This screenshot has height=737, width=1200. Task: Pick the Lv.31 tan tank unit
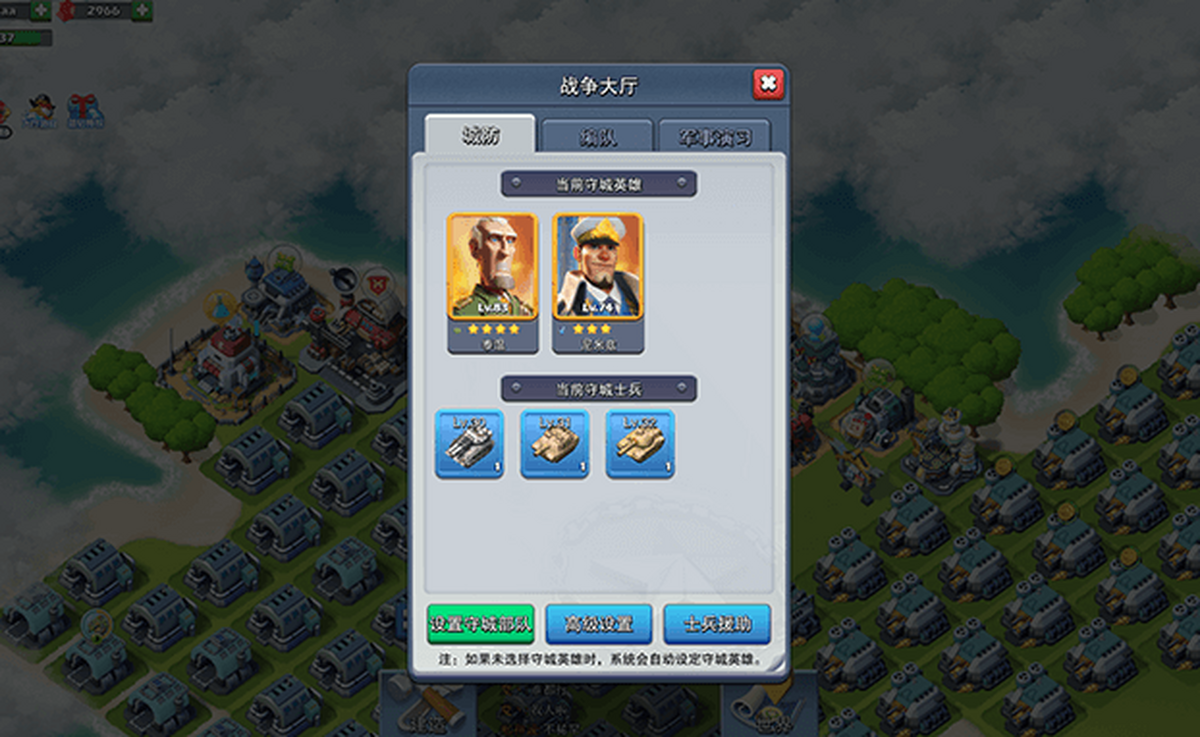pos(555,443)
